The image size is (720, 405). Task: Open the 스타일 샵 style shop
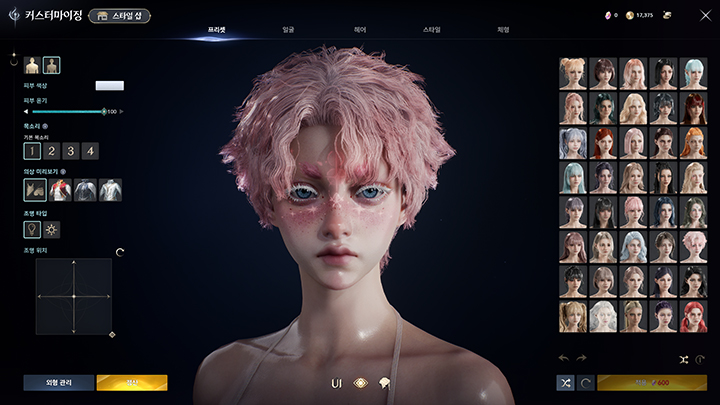pos(119,16)
